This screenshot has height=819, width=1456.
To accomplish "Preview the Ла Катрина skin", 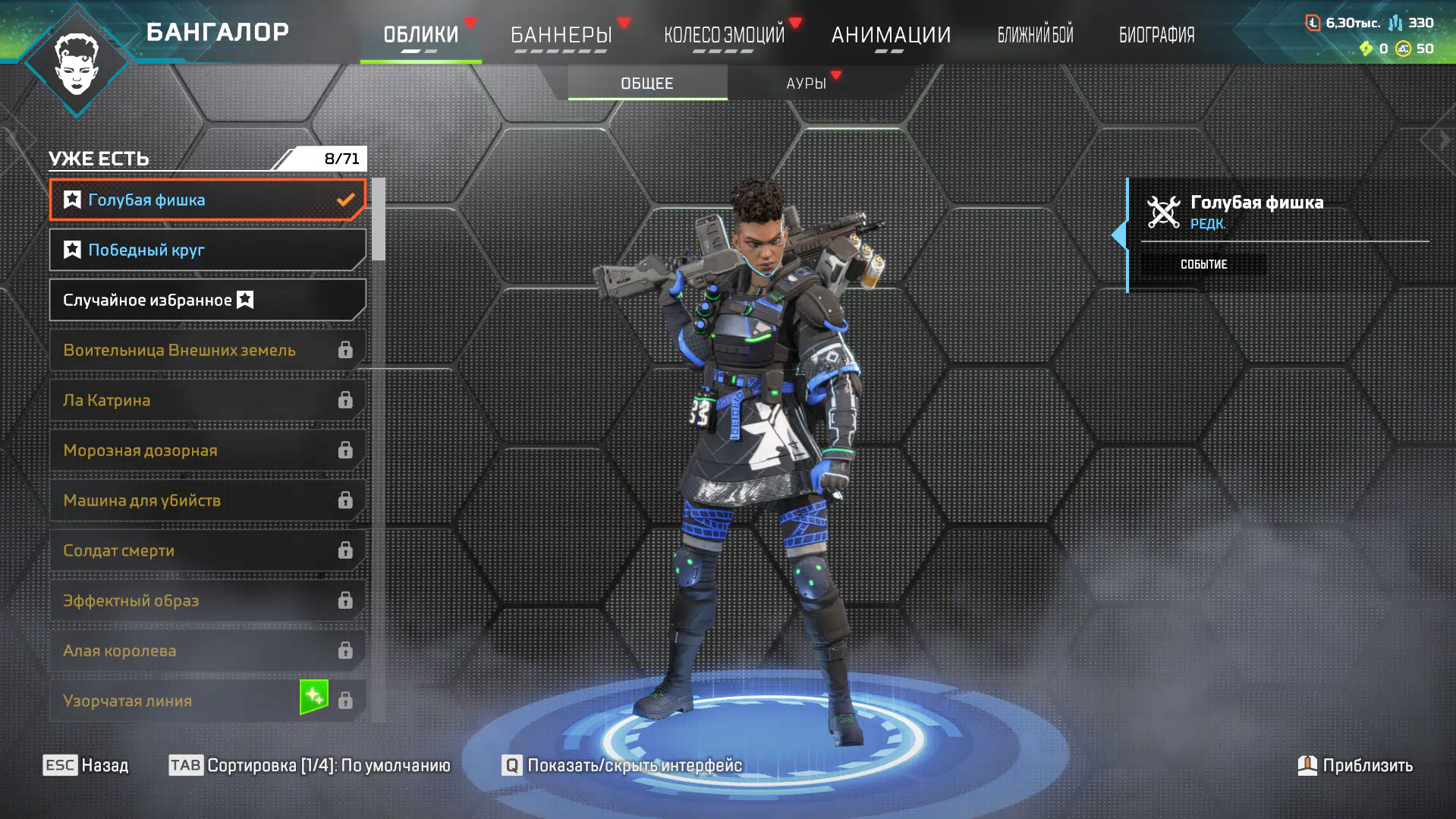I will (206, 400).
